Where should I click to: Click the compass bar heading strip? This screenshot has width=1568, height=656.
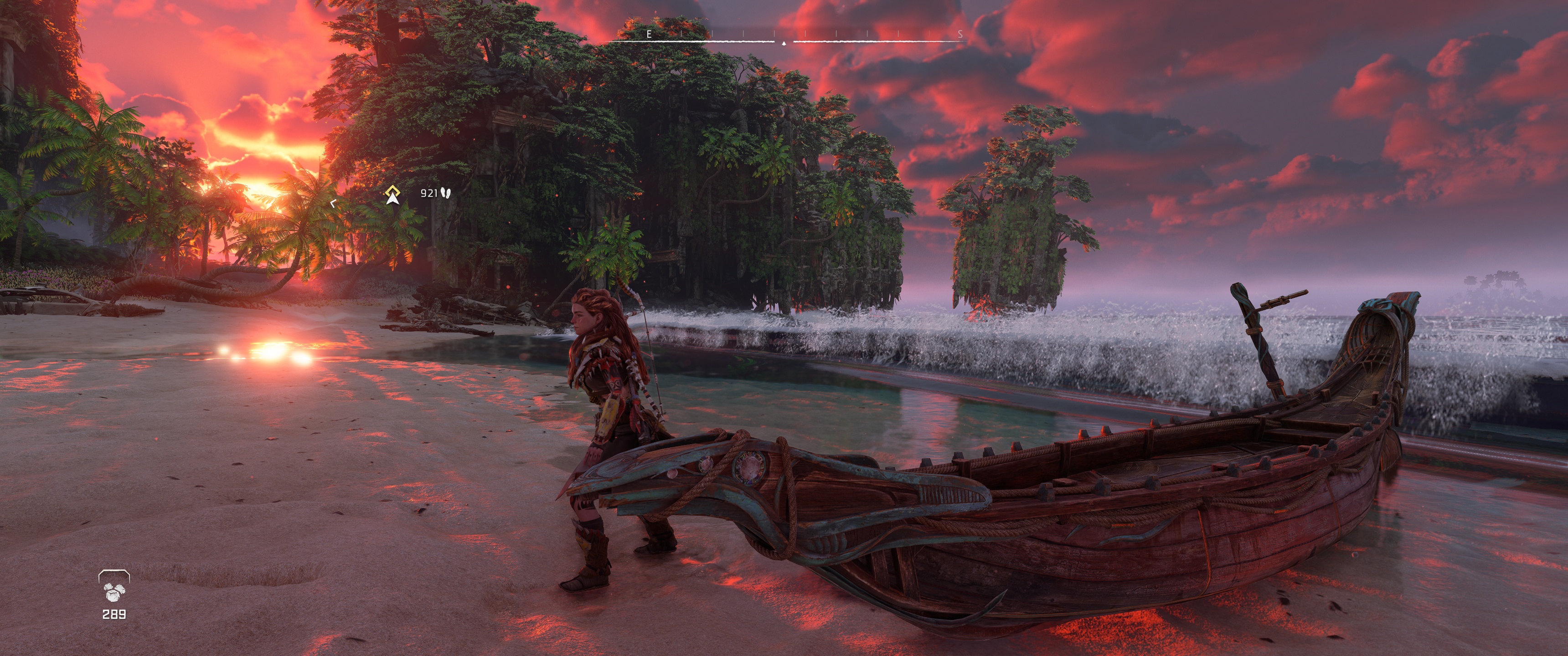(x=784, y=38)
